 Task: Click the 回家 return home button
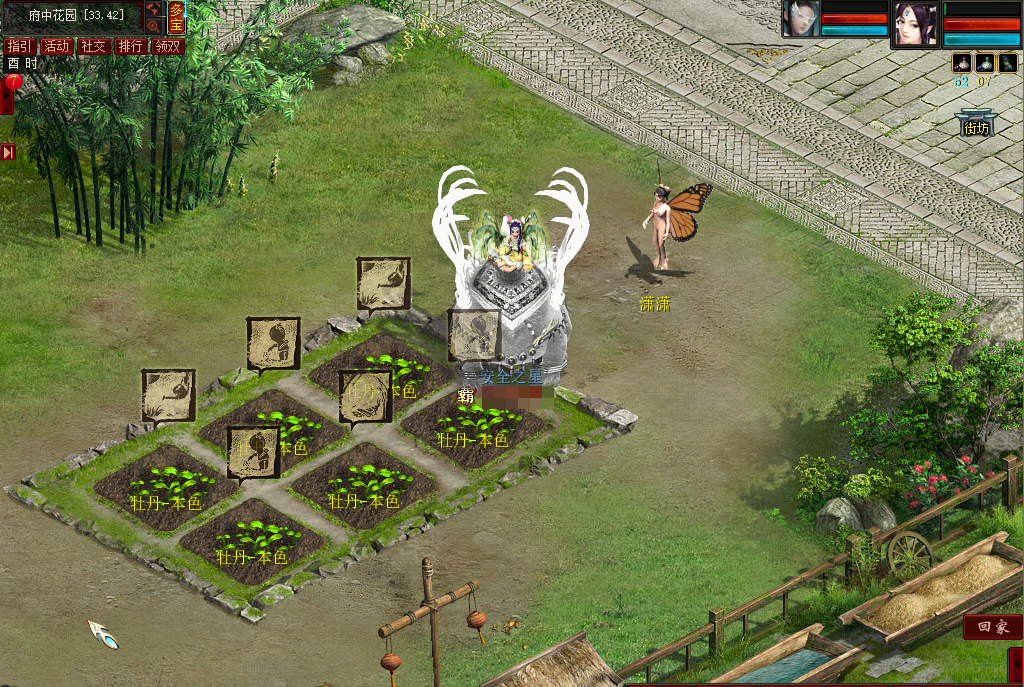pos(992,627)
